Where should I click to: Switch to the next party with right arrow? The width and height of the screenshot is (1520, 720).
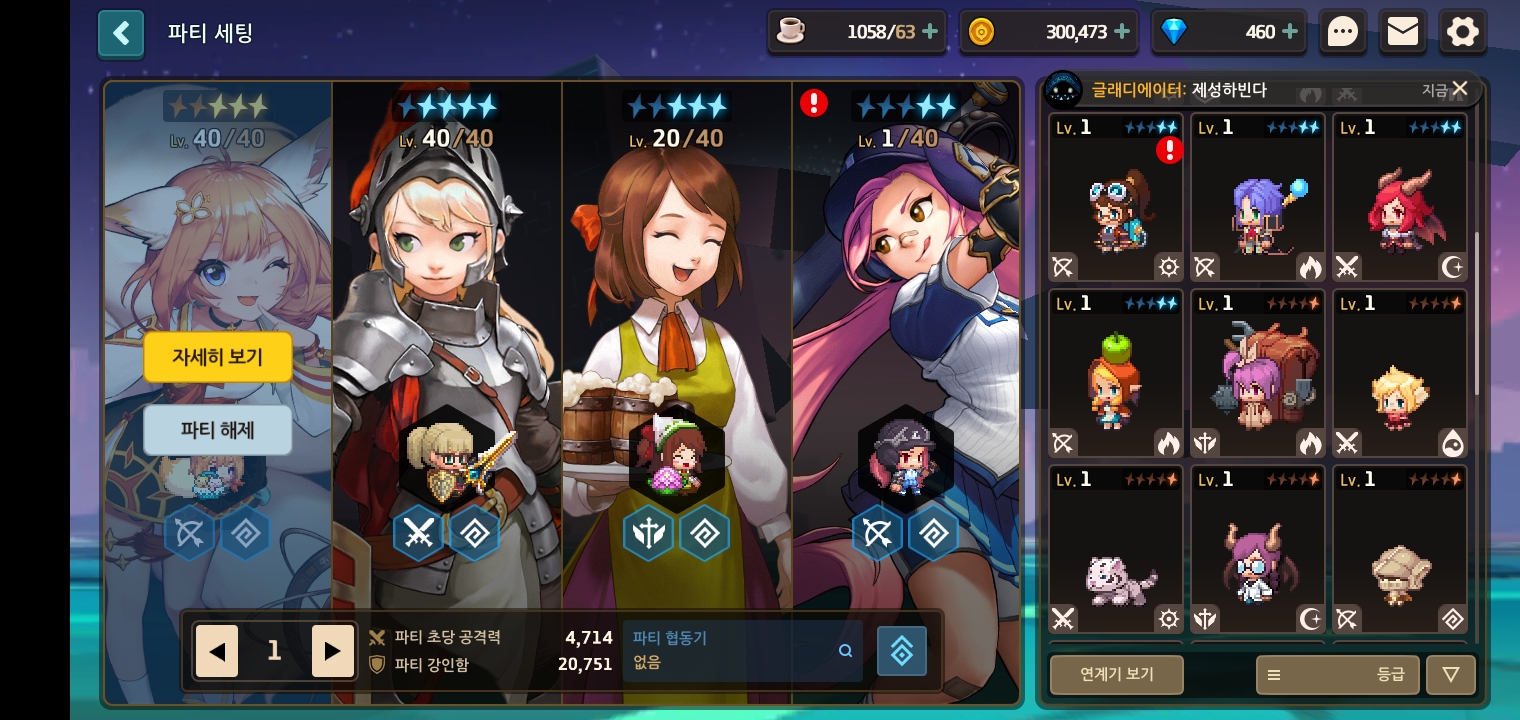332,652
